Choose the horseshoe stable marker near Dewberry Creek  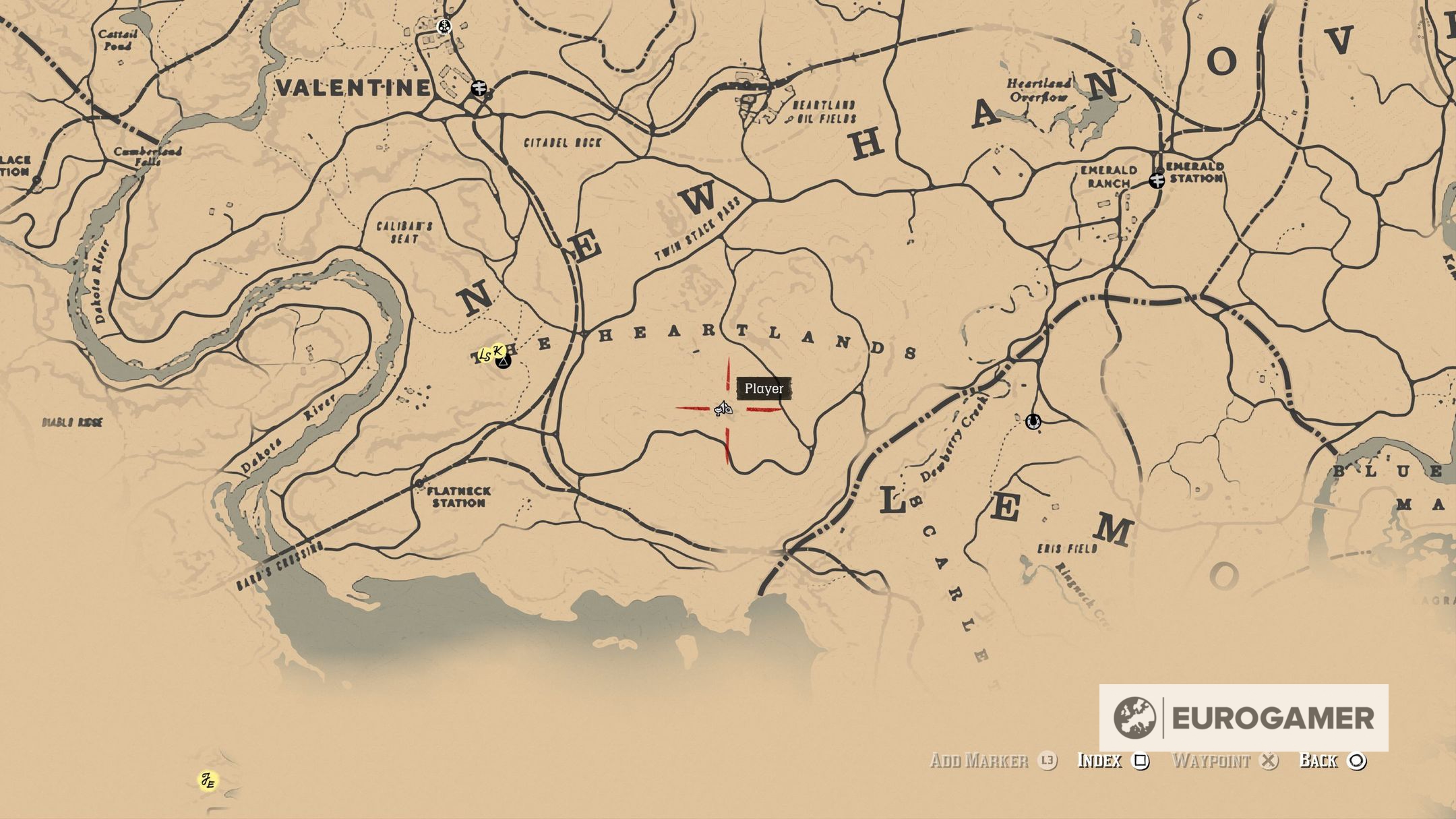tap(1032, 422)
